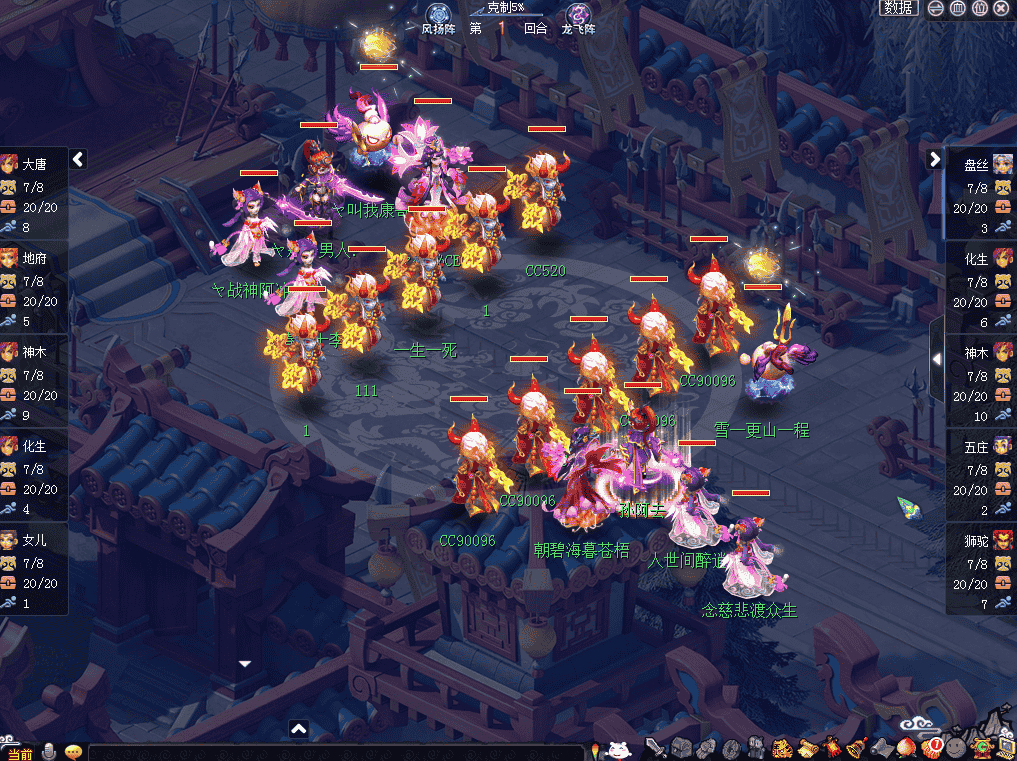The width and height of the screenshot is (1017, 761).
Task: Switch the 当前 chat channel
Action: coord(20,753)
